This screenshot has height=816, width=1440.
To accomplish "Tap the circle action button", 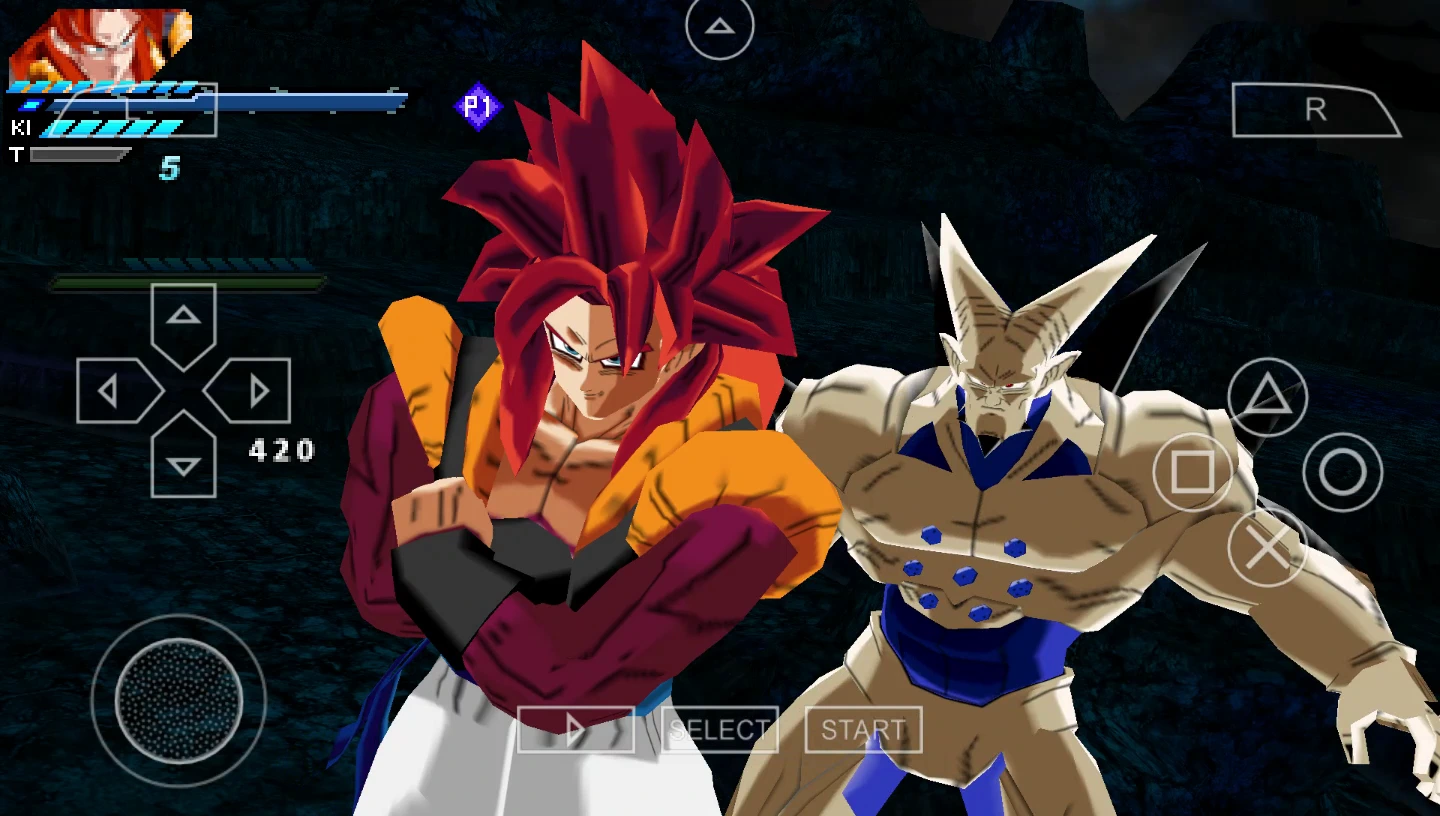I will tap(1342, 472).
